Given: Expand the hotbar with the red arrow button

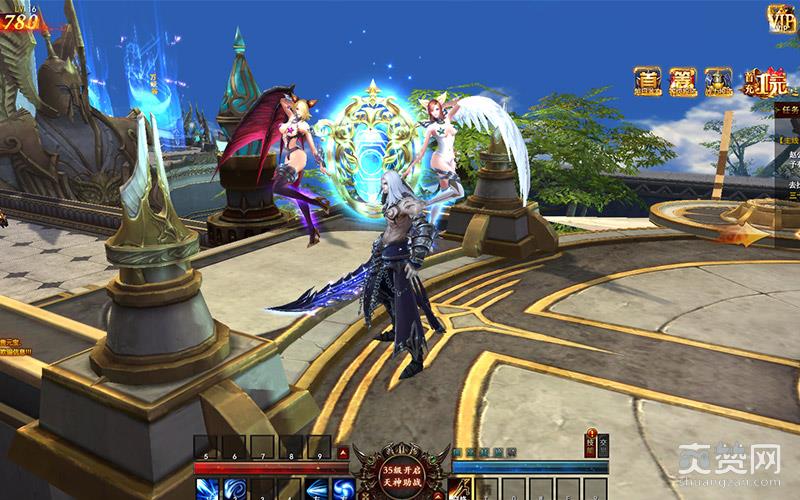Looking at the screenshot, I should (343, 452).
